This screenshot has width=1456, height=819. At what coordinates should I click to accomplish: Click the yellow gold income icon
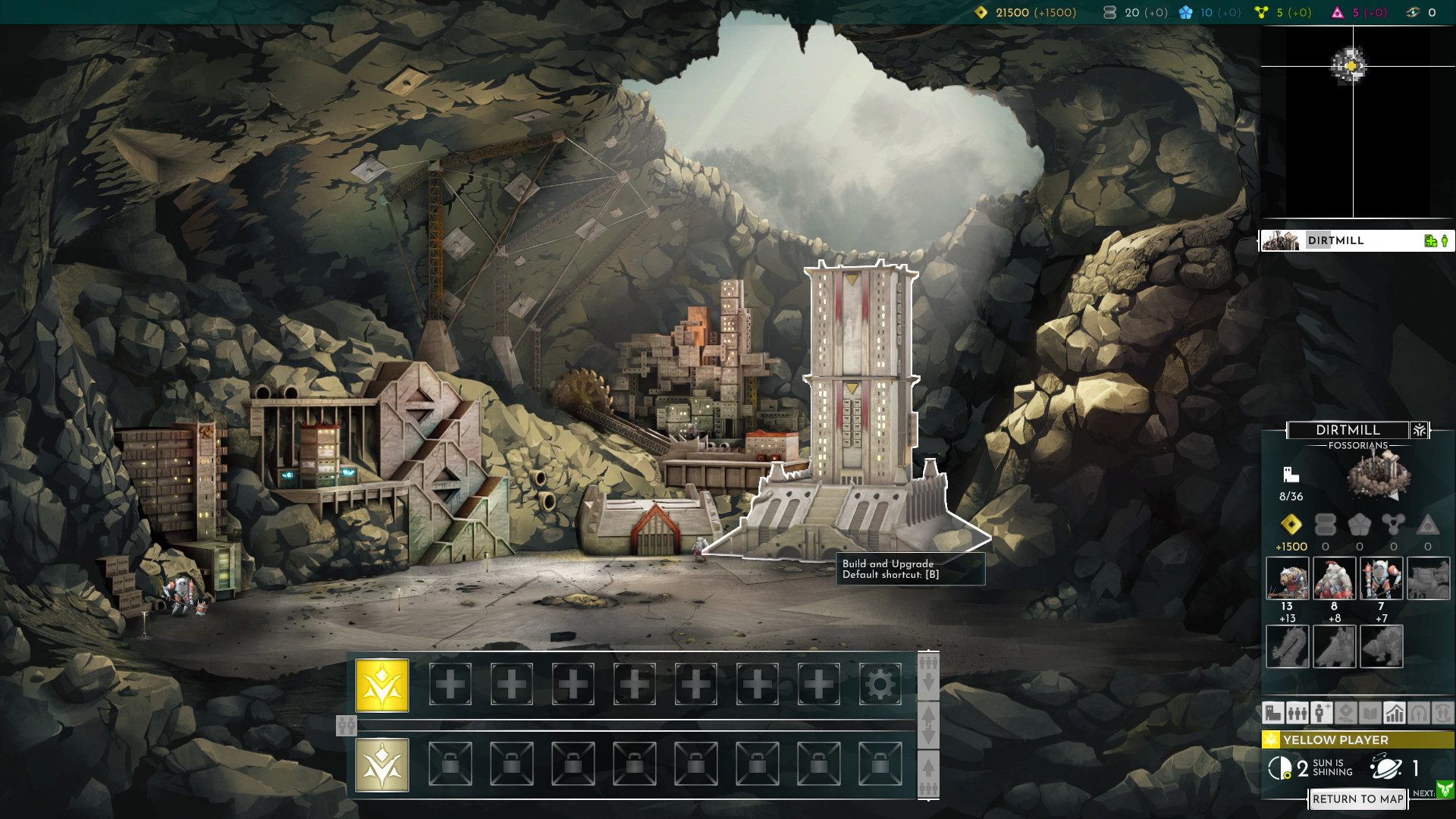point(1291,525)
